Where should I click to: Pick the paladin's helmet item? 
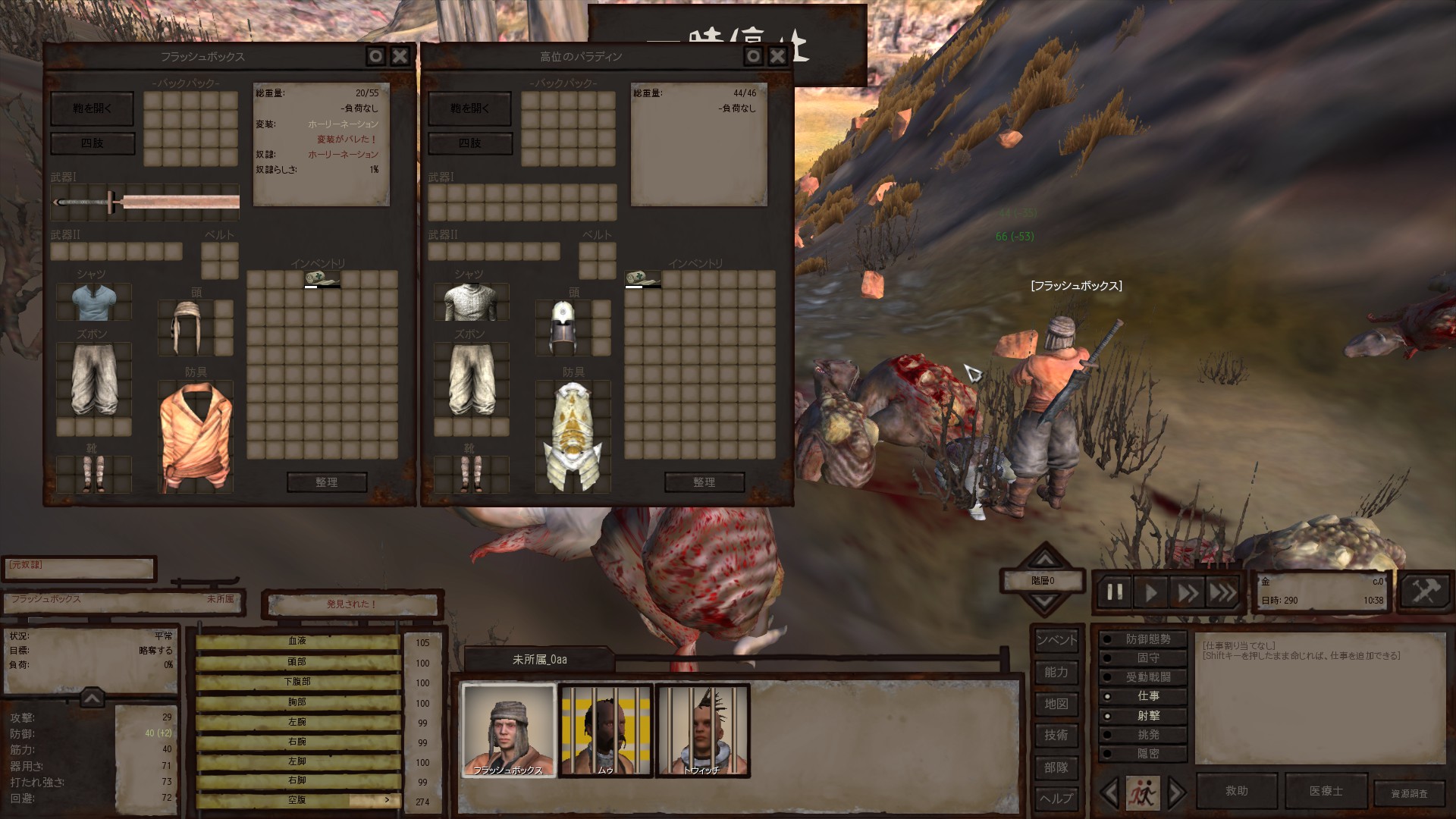(562, 328)
